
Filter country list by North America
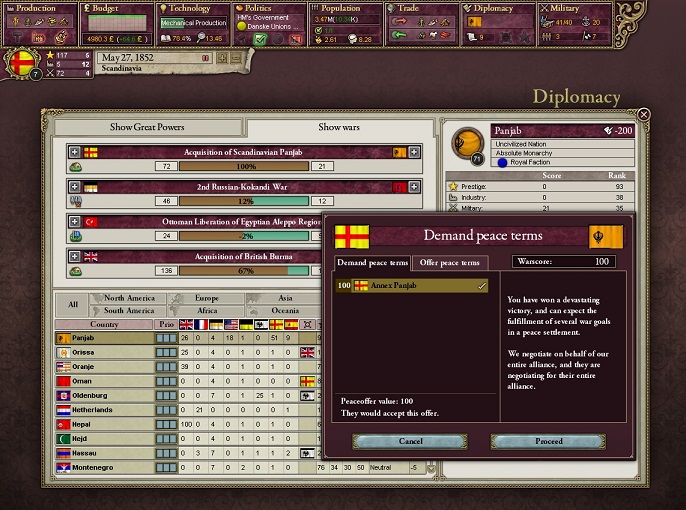pyautogui.click(x=127, y=298)
